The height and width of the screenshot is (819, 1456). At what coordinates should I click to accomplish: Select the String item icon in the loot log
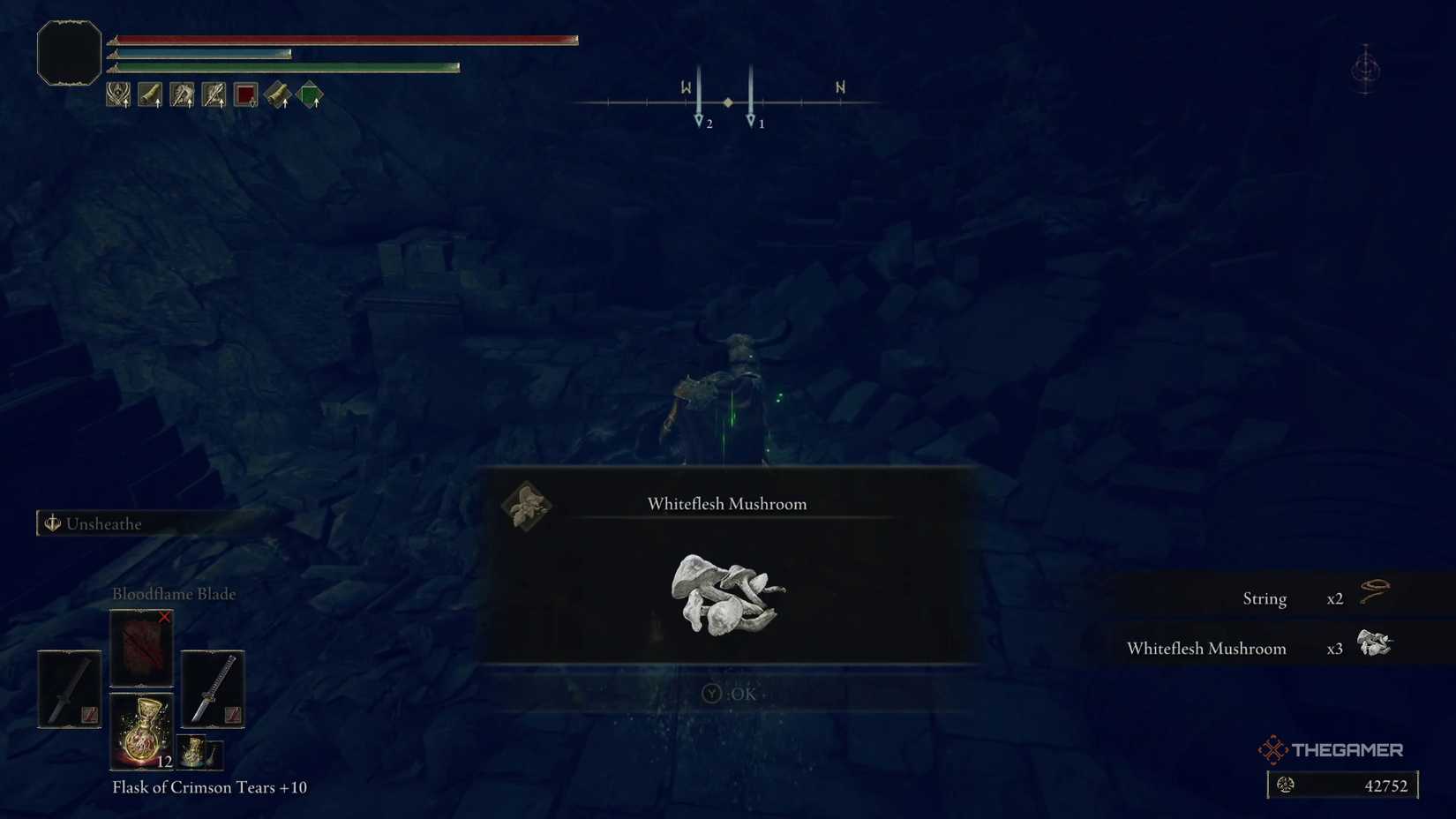[1375, 591]
